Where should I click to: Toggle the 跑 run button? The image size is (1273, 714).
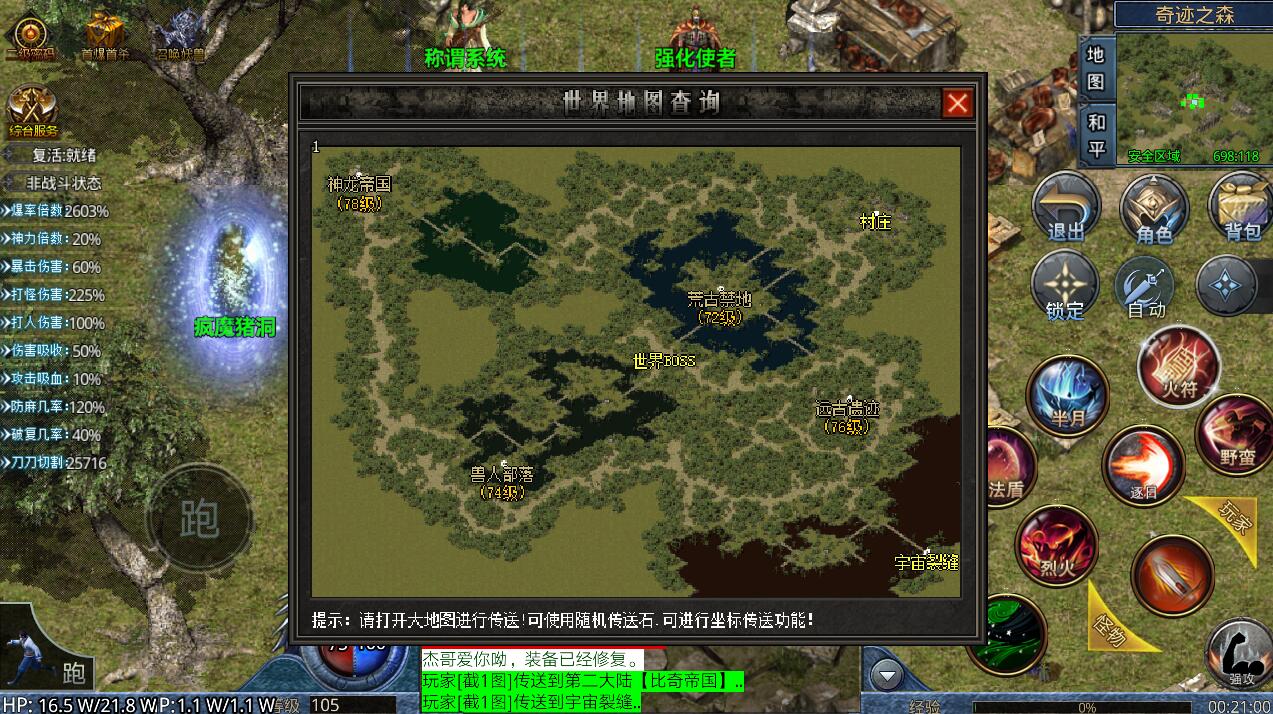[199, 517]
